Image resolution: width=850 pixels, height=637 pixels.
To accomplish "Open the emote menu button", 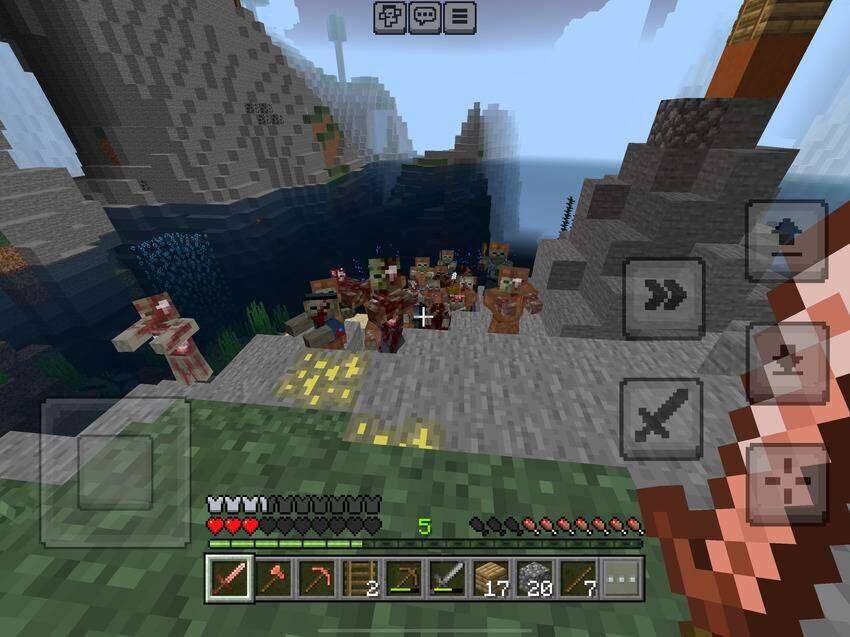I will [x=390, y=17].
